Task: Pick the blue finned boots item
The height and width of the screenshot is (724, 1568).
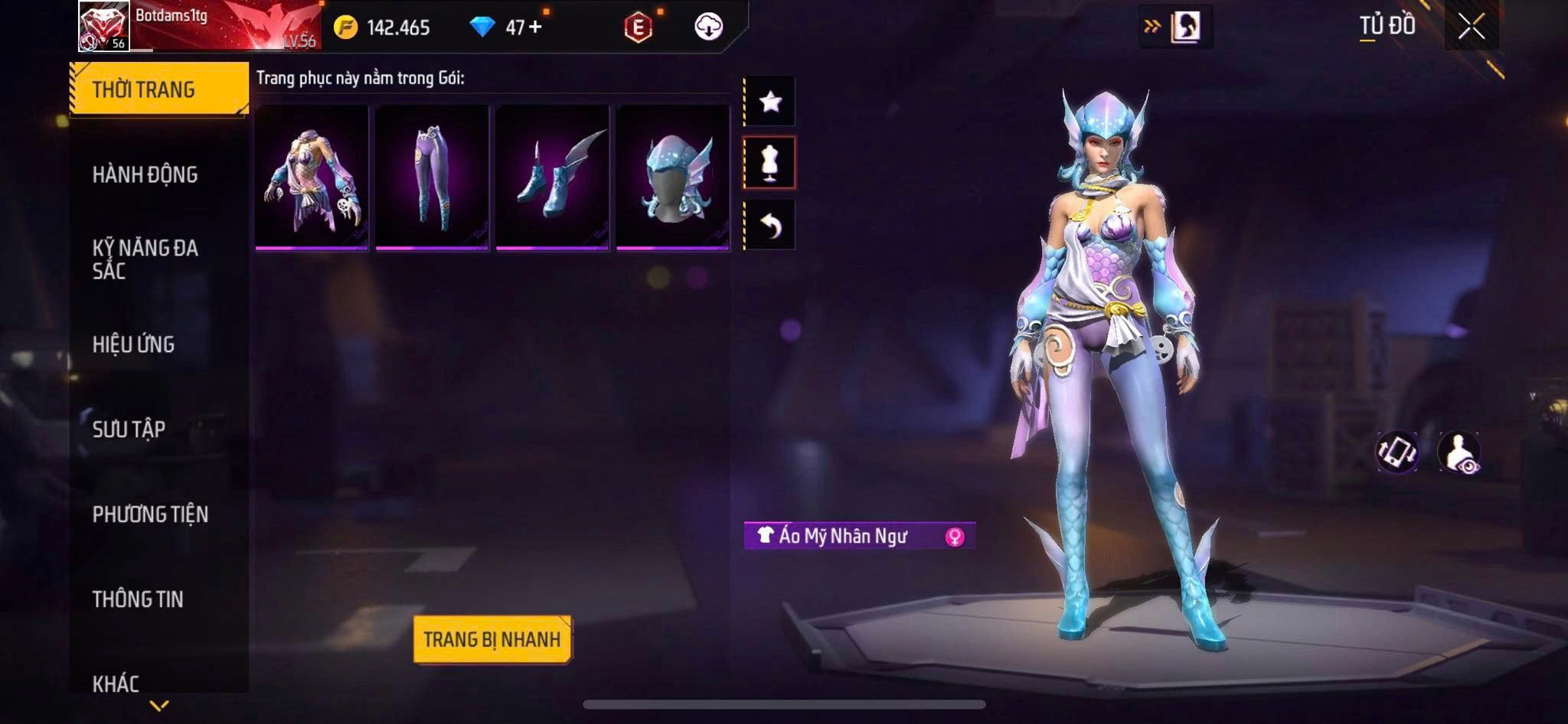Action: coord(552,178)
